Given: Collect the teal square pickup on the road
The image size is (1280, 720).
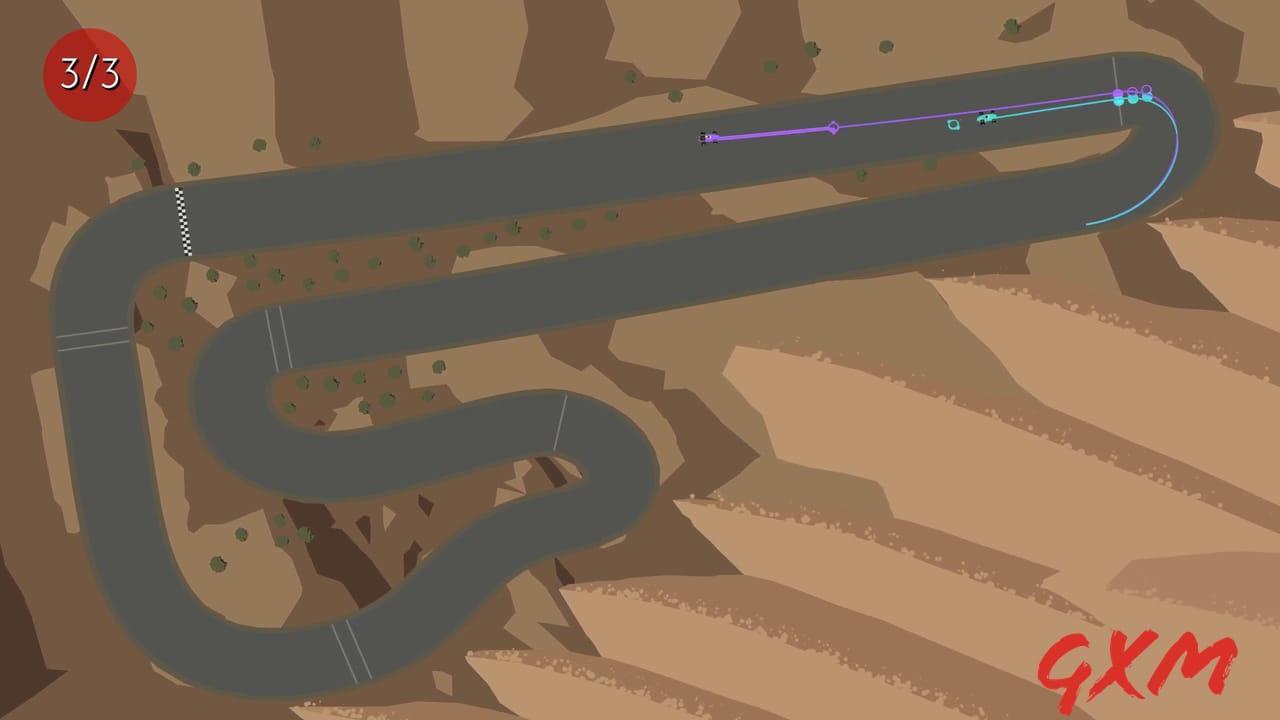Looking at the screenshot, I should click(x=953, y=123).
